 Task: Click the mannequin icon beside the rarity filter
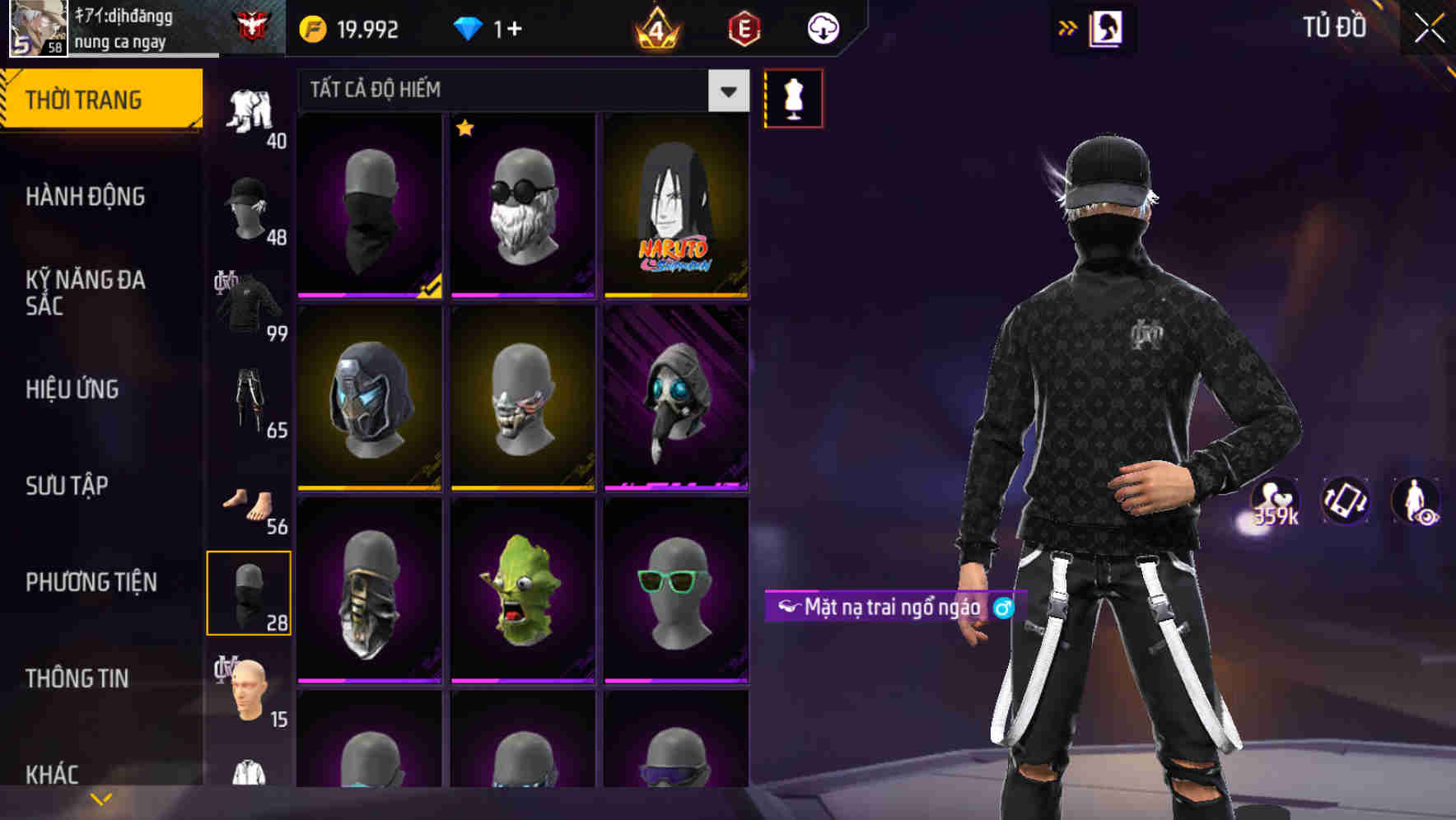(x=793, y=97)
